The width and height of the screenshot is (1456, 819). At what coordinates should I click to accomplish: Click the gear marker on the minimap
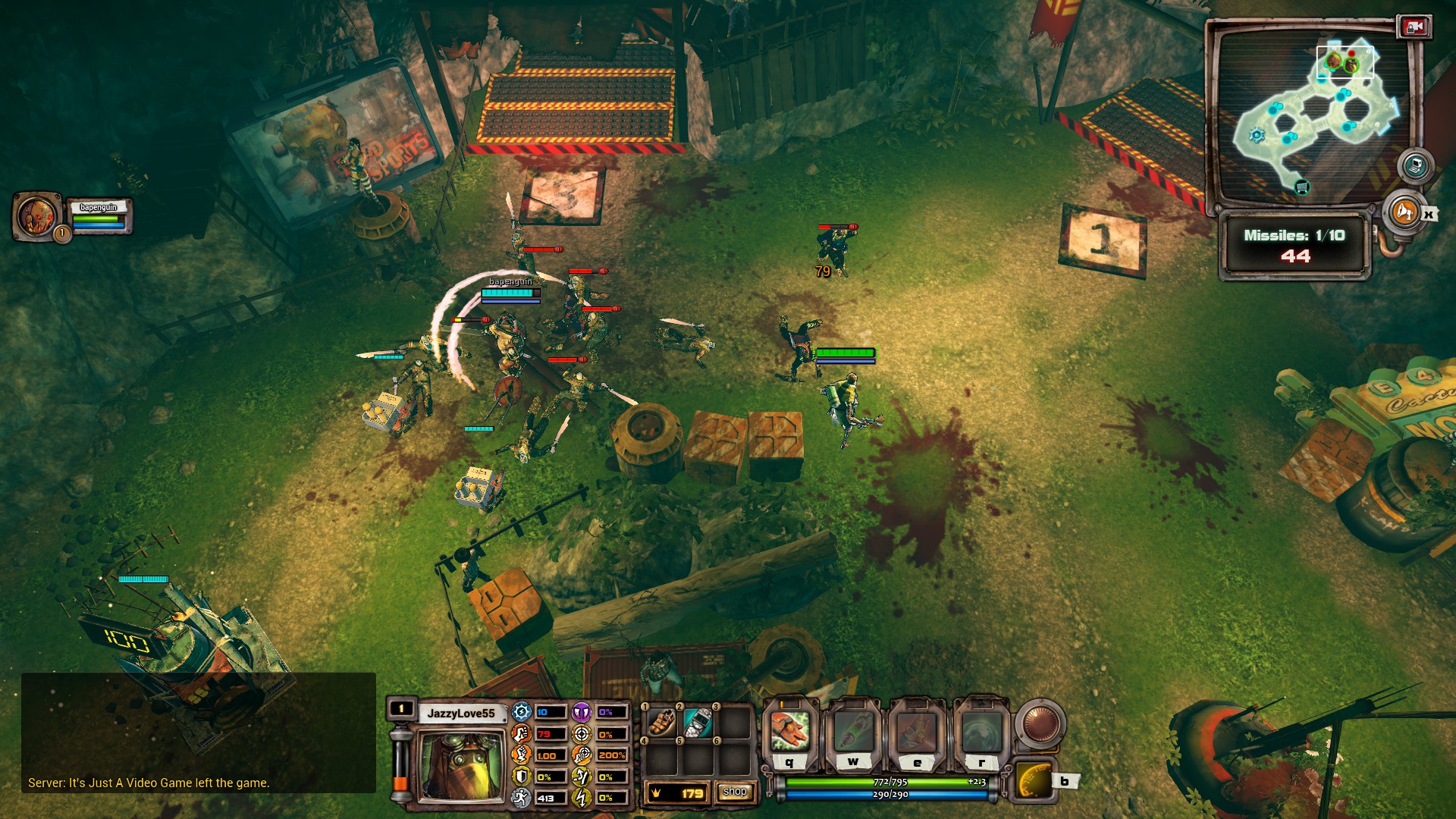1257,136
